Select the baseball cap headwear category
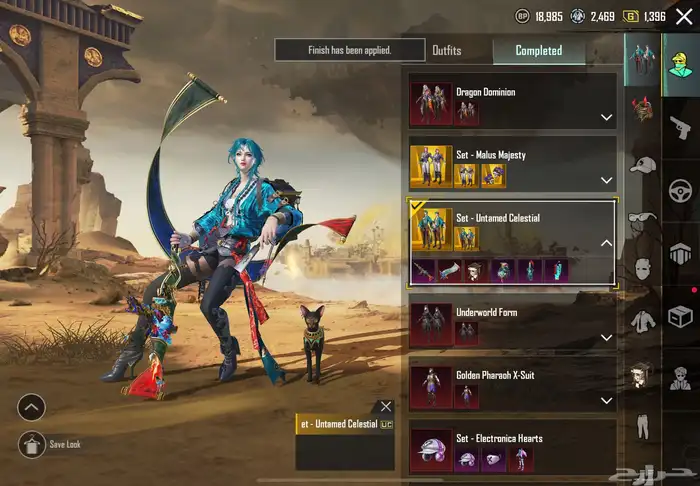Image resolution: width=700 pixels, height=486 pixels. [x=642, y=164]
